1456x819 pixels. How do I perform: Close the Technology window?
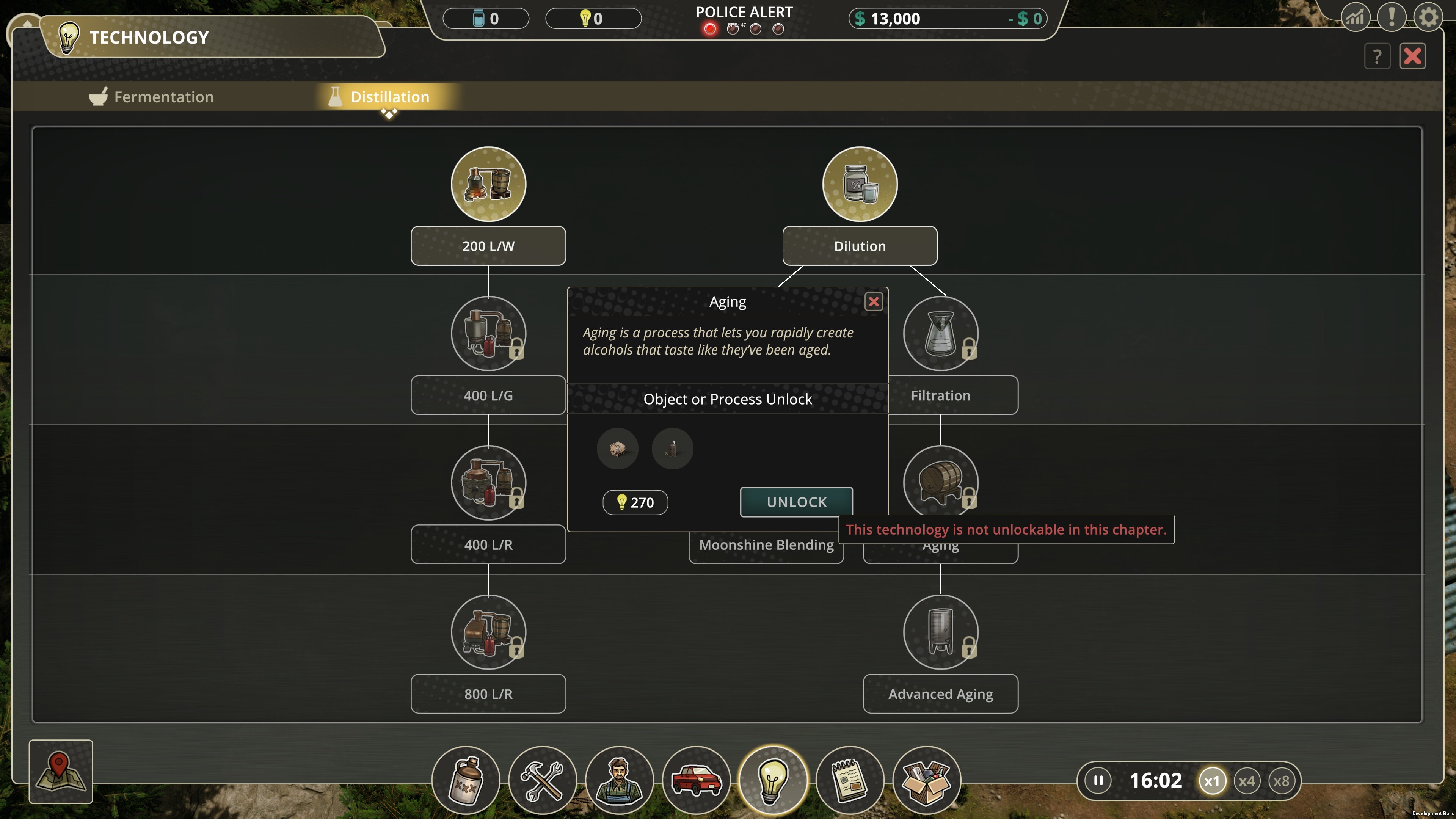1412,56
